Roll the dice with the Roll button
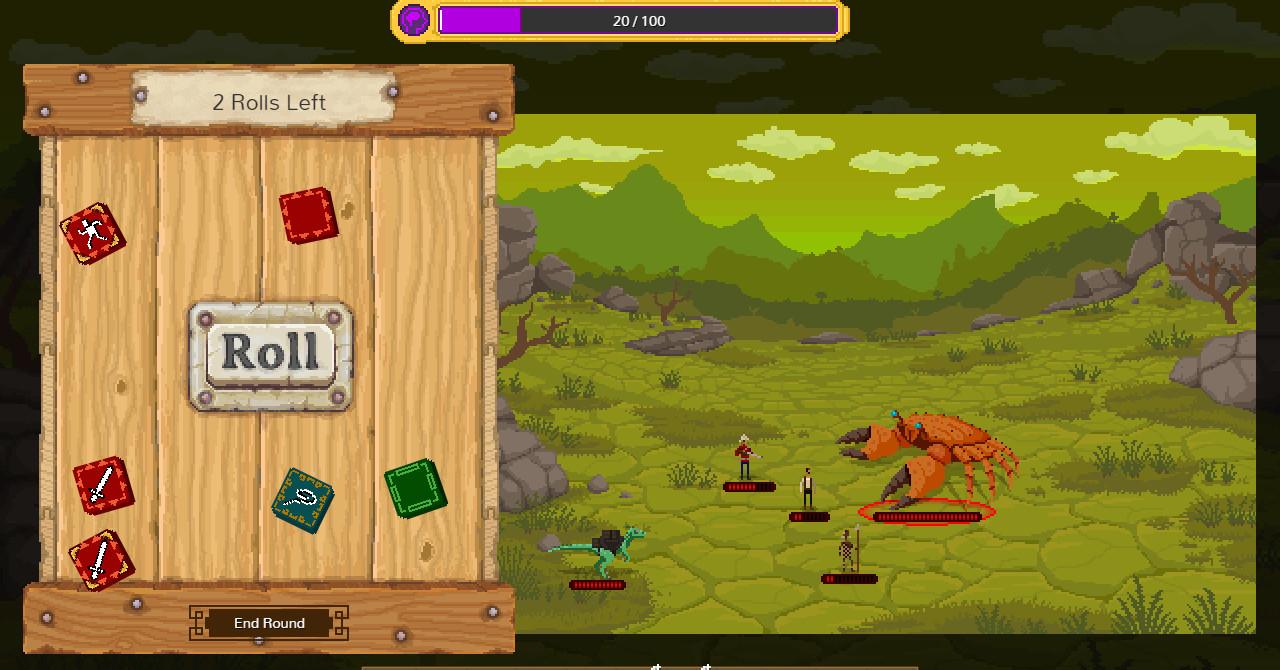 pyautogui.click(x=270, y=354)
